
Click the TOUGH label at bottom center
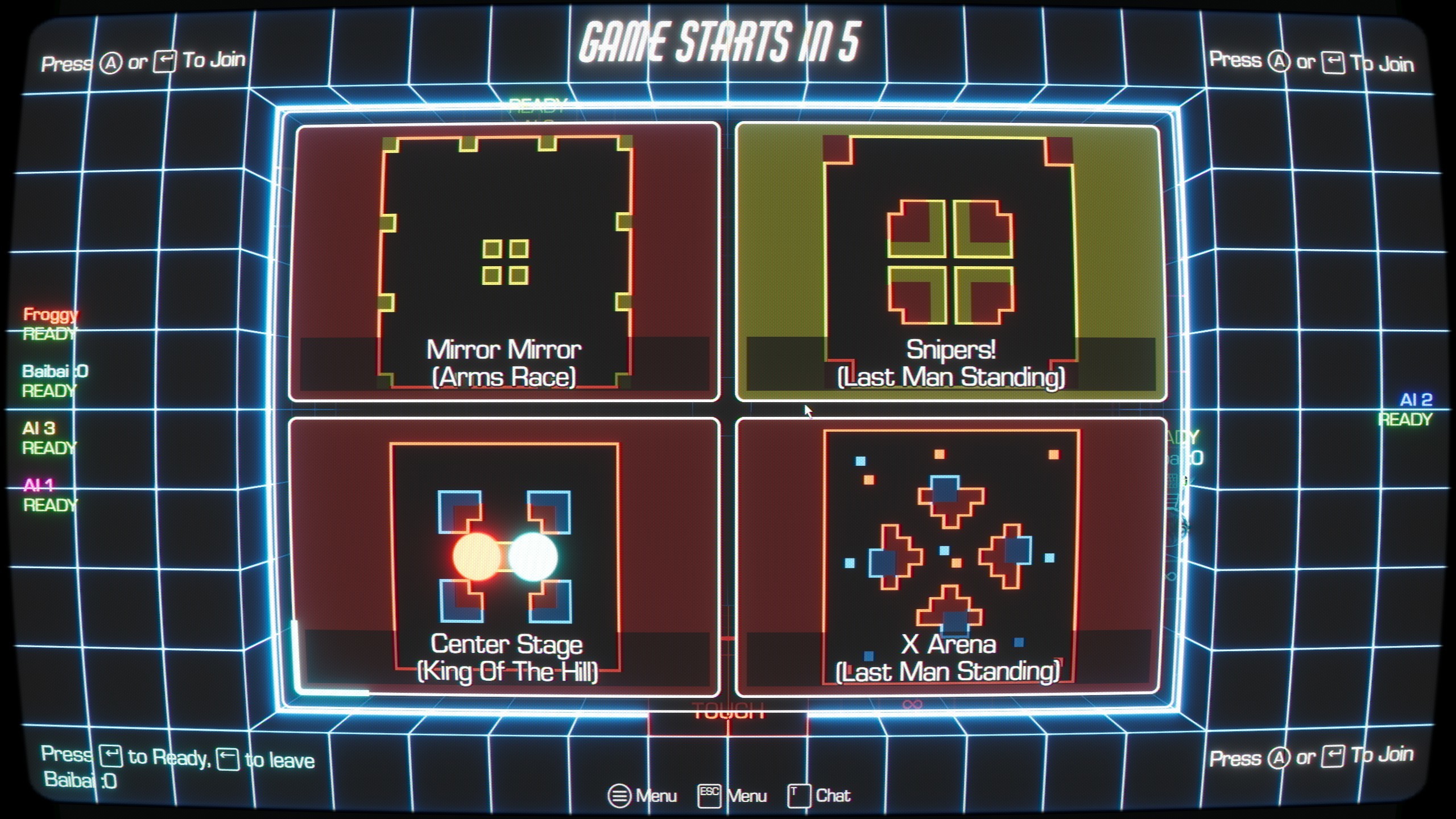tap(729, 710)
